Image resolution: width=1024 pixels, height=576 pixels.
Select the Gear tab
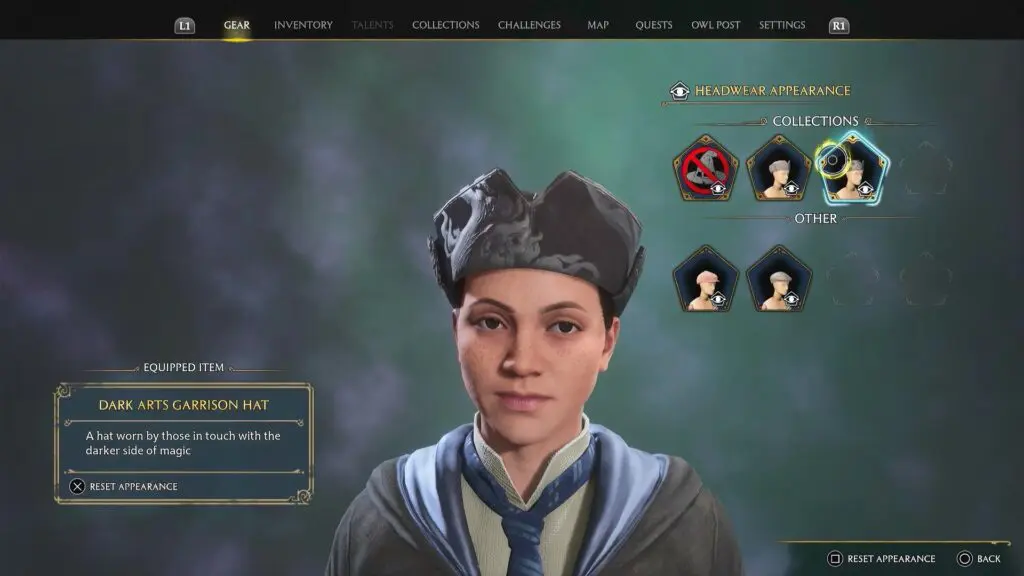[x=237, y=25]
